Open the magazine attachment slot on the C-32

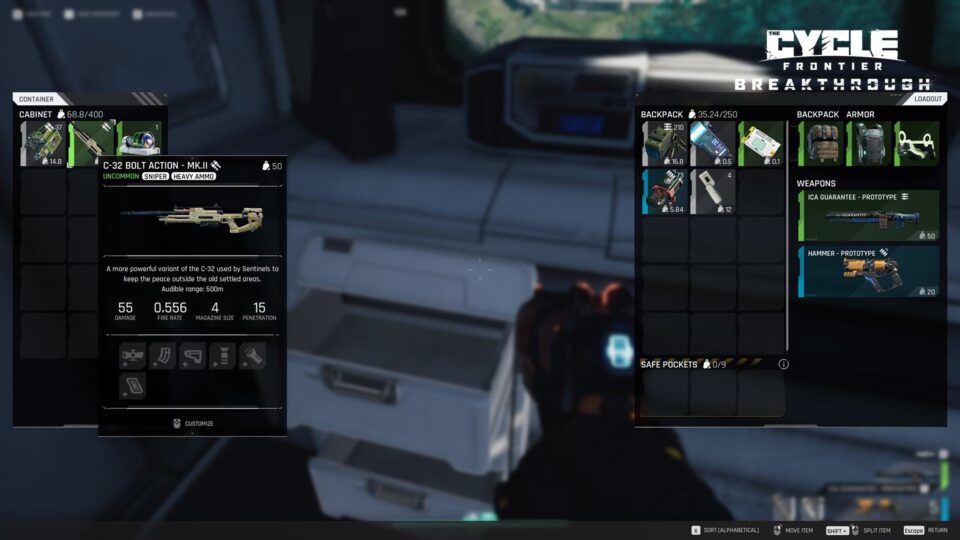[162, 355]
